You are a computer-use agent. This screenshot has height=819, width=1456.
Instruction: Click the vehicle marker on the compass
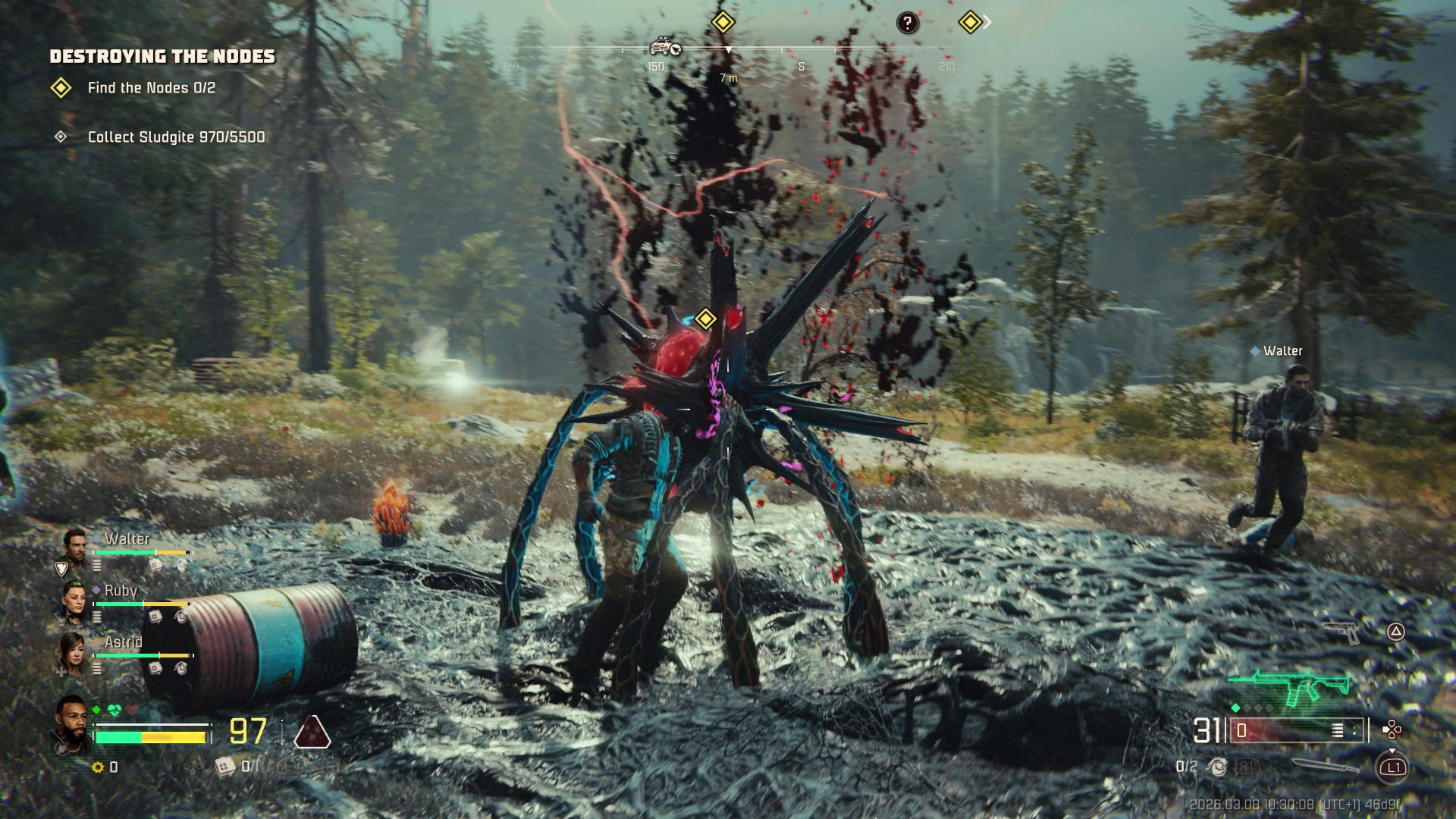coord(665,47)
